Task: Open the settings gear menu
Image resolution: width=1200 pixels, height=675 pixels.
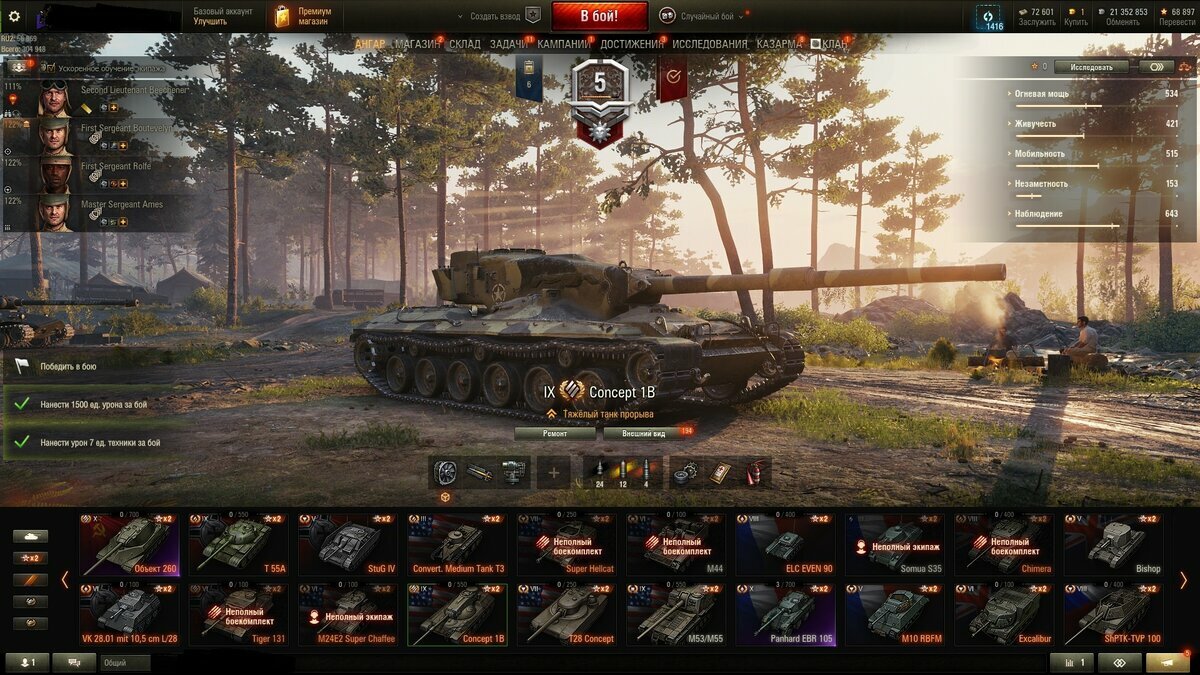Action: pos(14,16)
